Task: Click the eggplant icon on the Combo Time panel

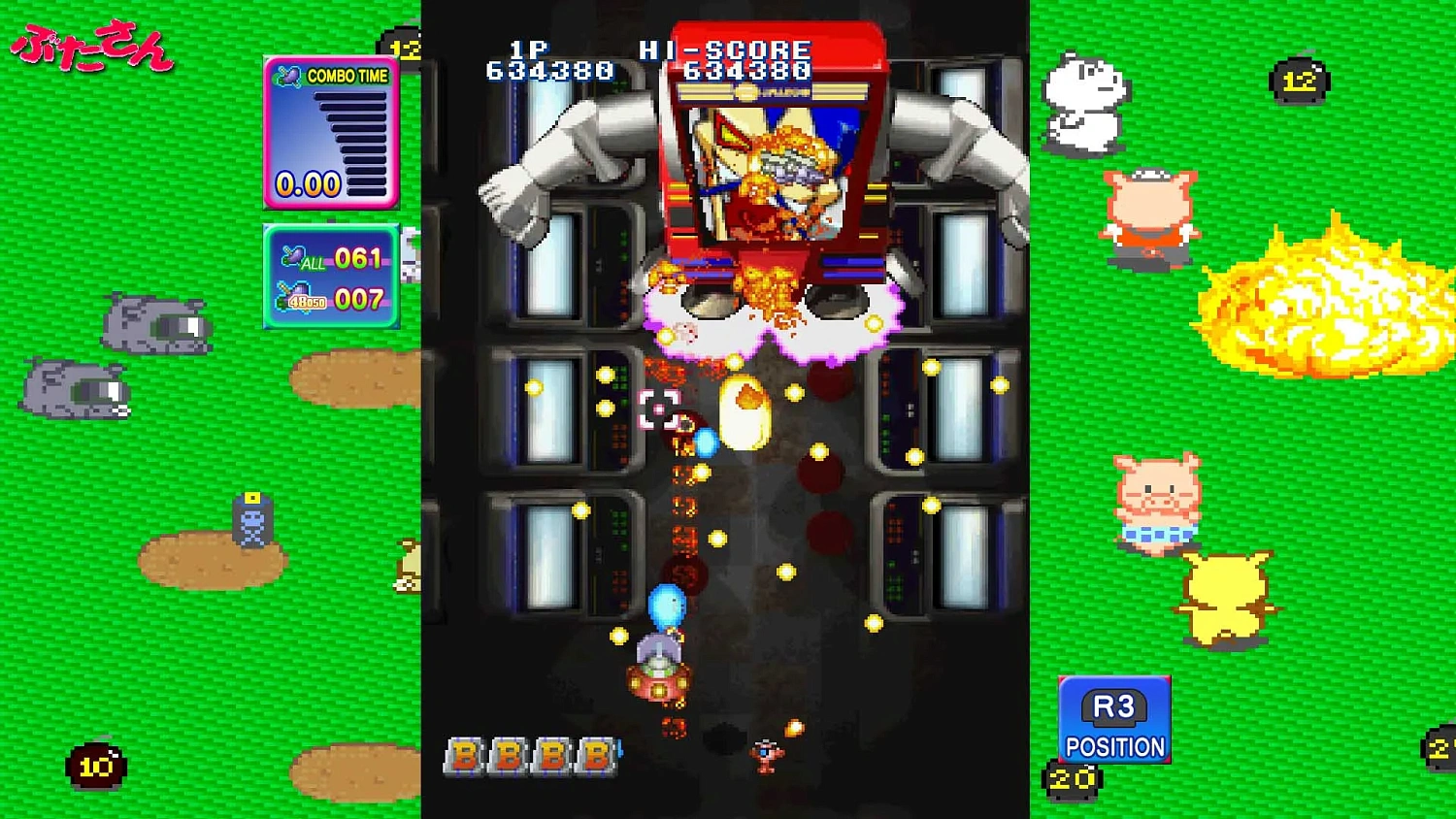Action: pos(287,76)
